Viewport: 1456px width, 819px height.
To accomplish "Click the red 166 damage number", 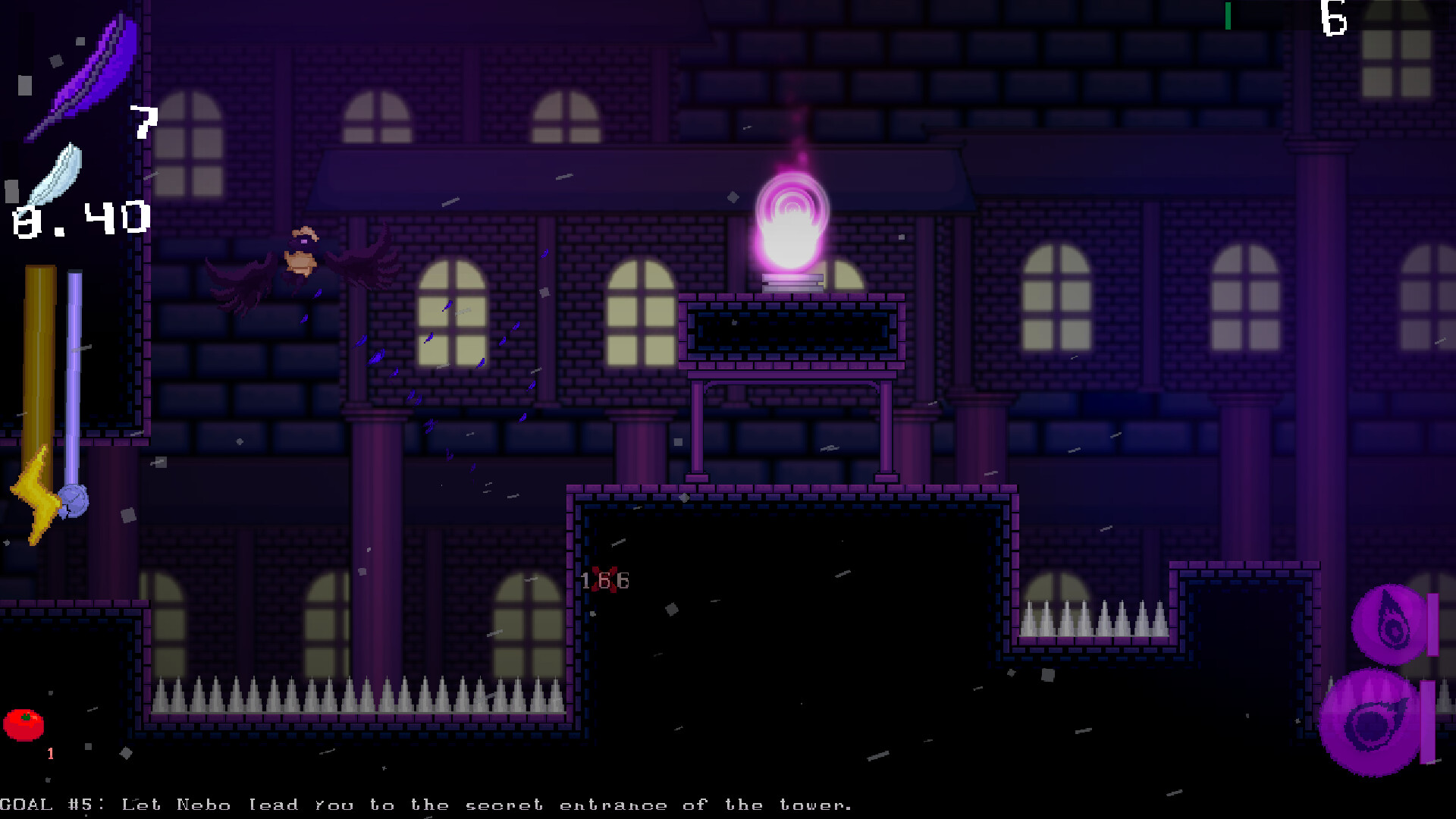I will click(x=605, y=580).
